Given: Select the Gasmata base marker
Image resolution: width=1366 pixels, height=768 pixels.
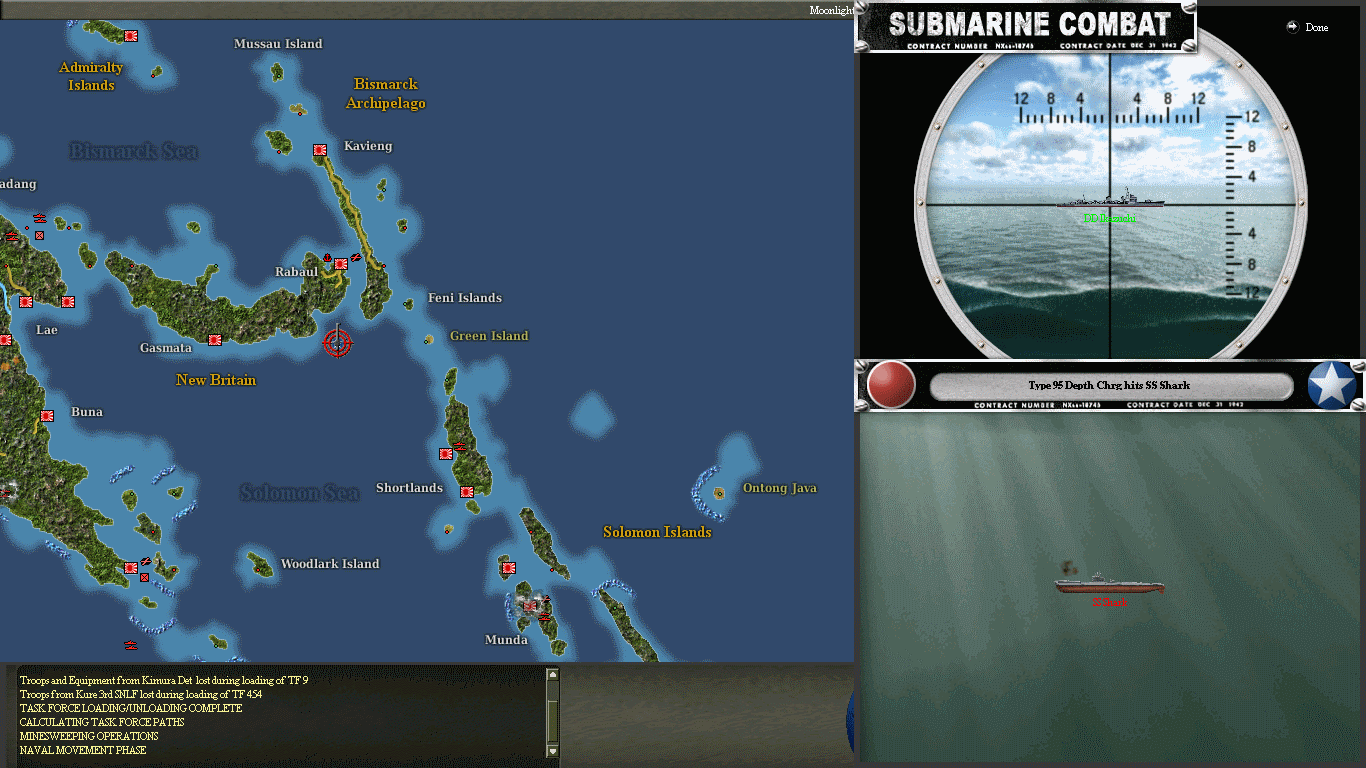Looking at the screenshot, I should coord(214,340).
